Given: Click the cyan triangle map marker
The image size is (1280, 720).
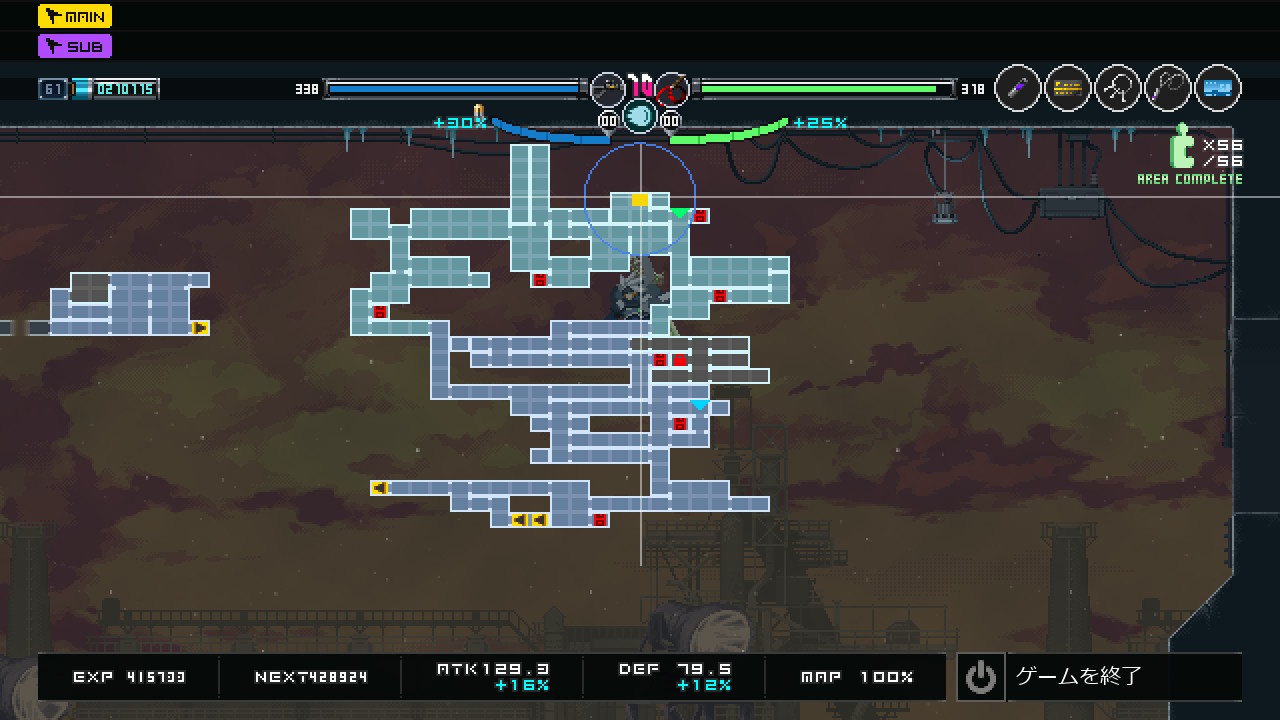Looking at the screenshot, I should 700,405.
